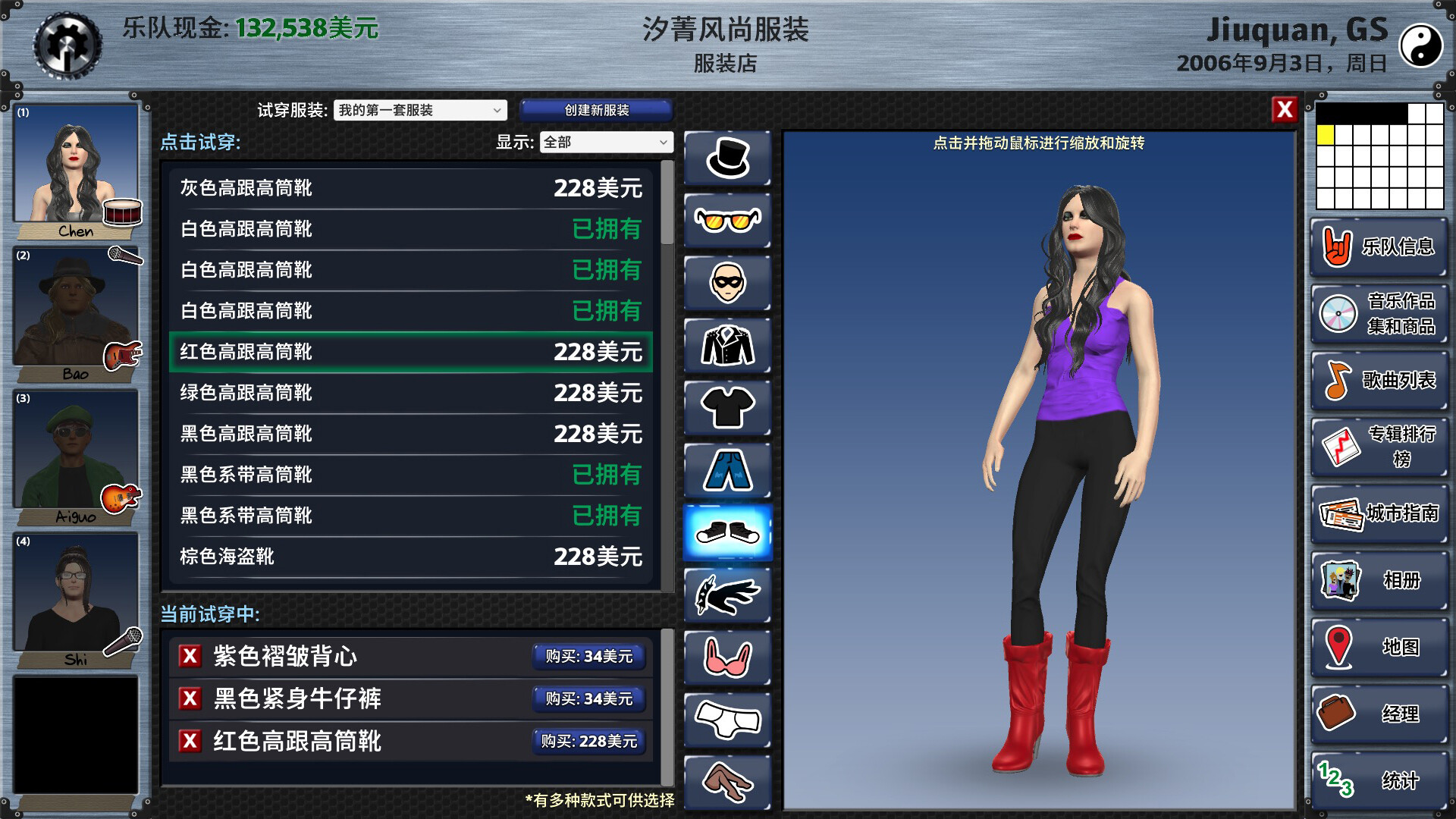Screen dimensions: 1456x819
Task: Remove 紫色褶皱背心 from current outfit
Action: [x=191, y=657]
